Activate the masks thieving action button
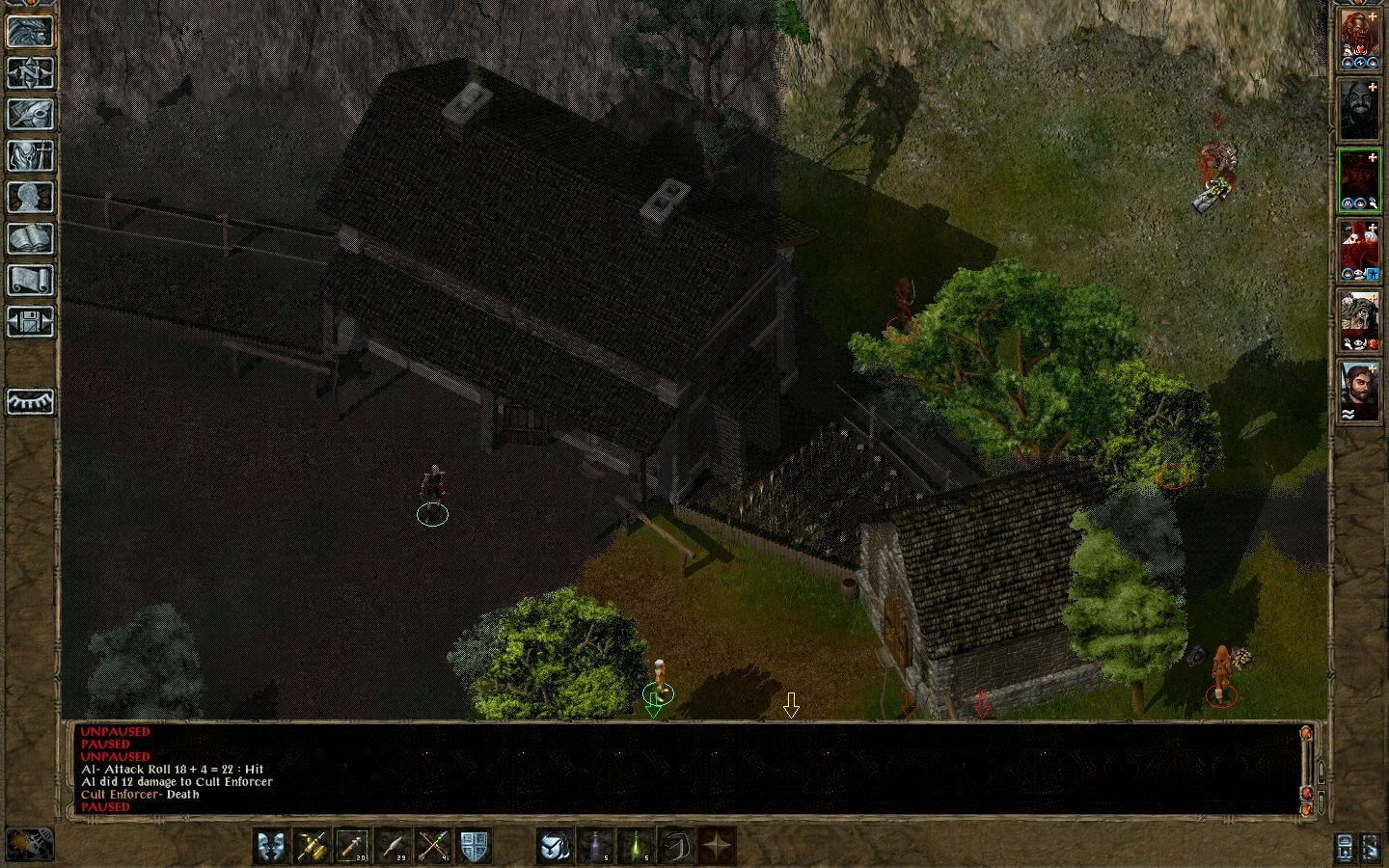1389x868 pixels. (272, 846)
